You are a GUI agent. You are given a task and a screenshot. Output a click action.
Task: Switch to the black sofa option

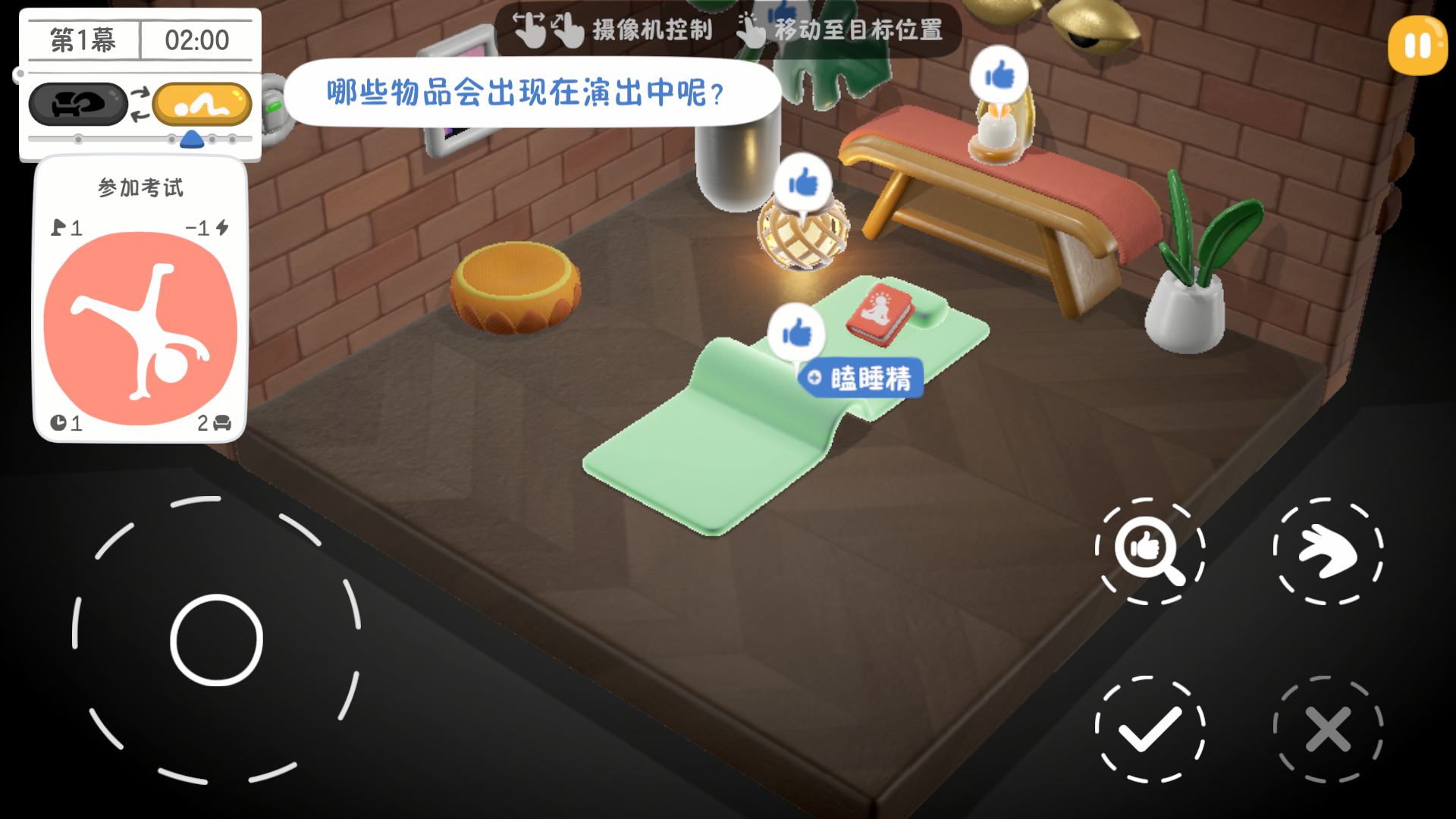[78, 104]
